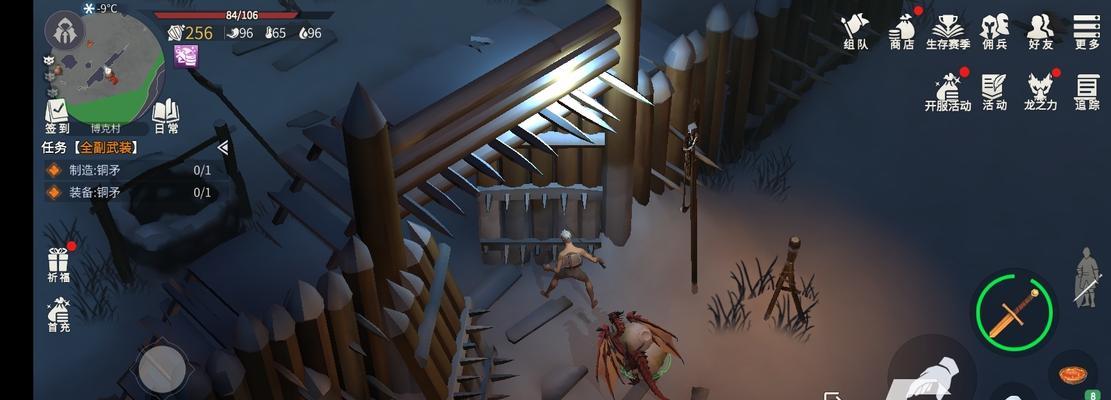Screen dimensions: 1111x400
Task: Open the 组队 team menu
Action: pyautogui.click(x=855, y=30)
